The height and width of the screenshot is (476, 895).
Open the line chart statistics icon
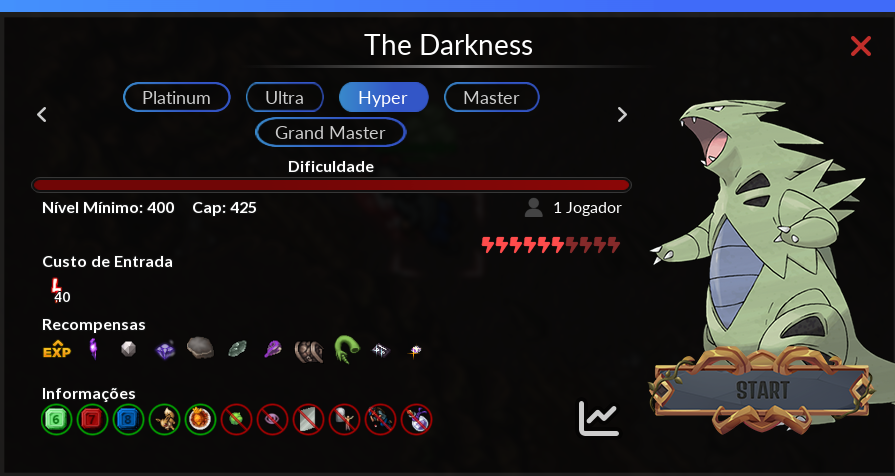599,418
